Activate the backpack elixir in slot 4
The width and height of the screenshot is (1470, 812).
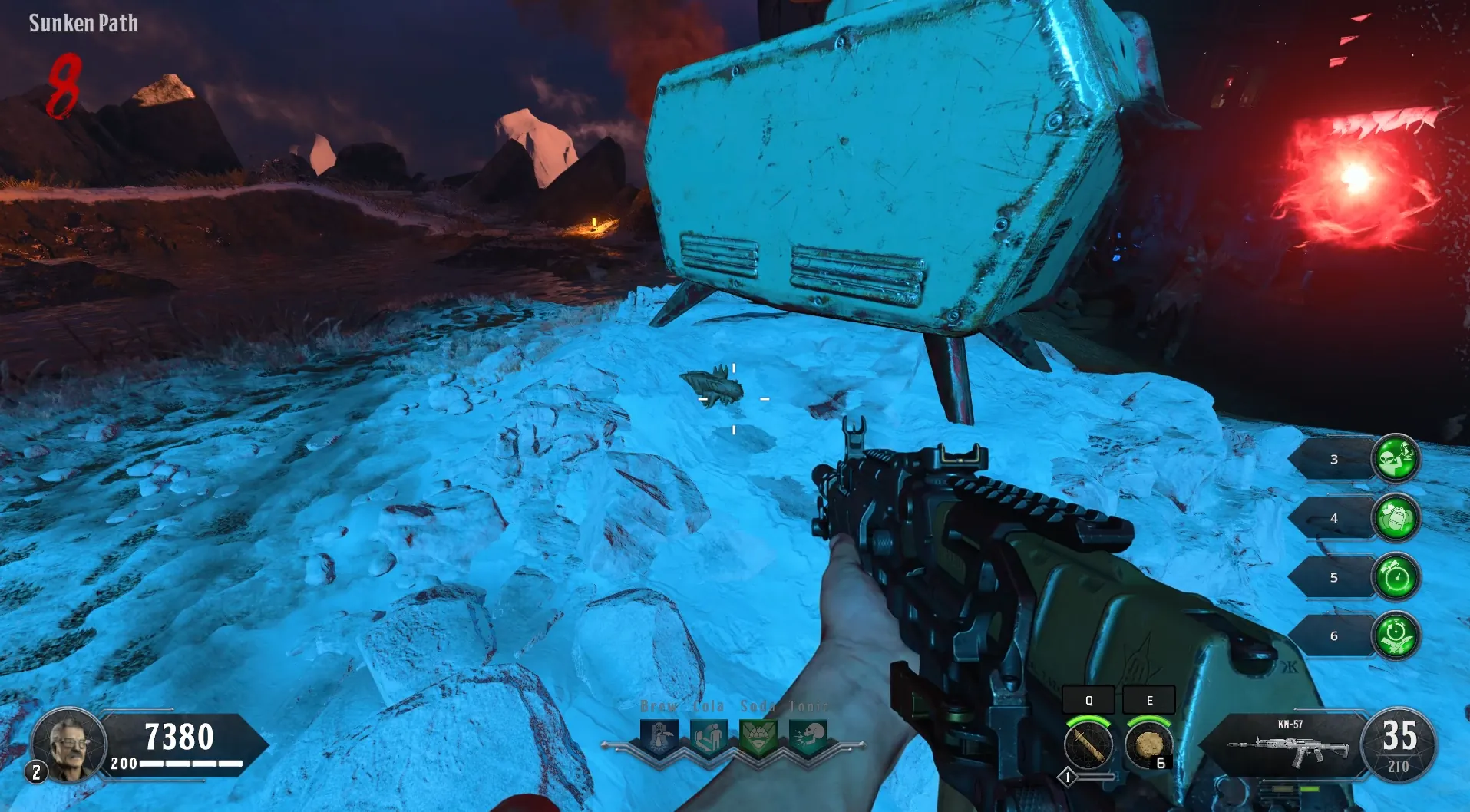1396,518
